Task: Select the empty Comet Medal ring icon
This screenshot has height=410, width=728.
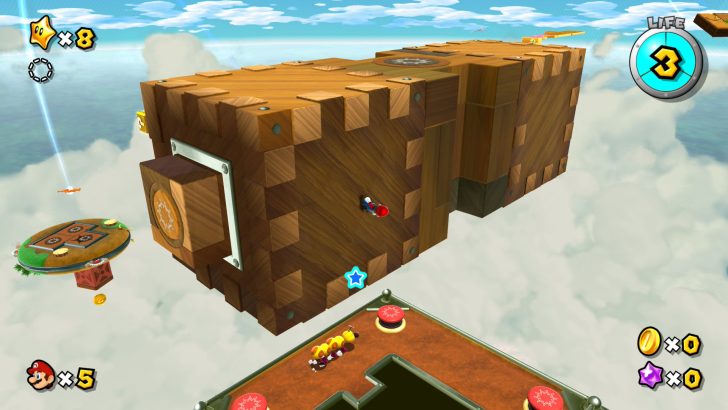Action: click(x=40, y=69)
